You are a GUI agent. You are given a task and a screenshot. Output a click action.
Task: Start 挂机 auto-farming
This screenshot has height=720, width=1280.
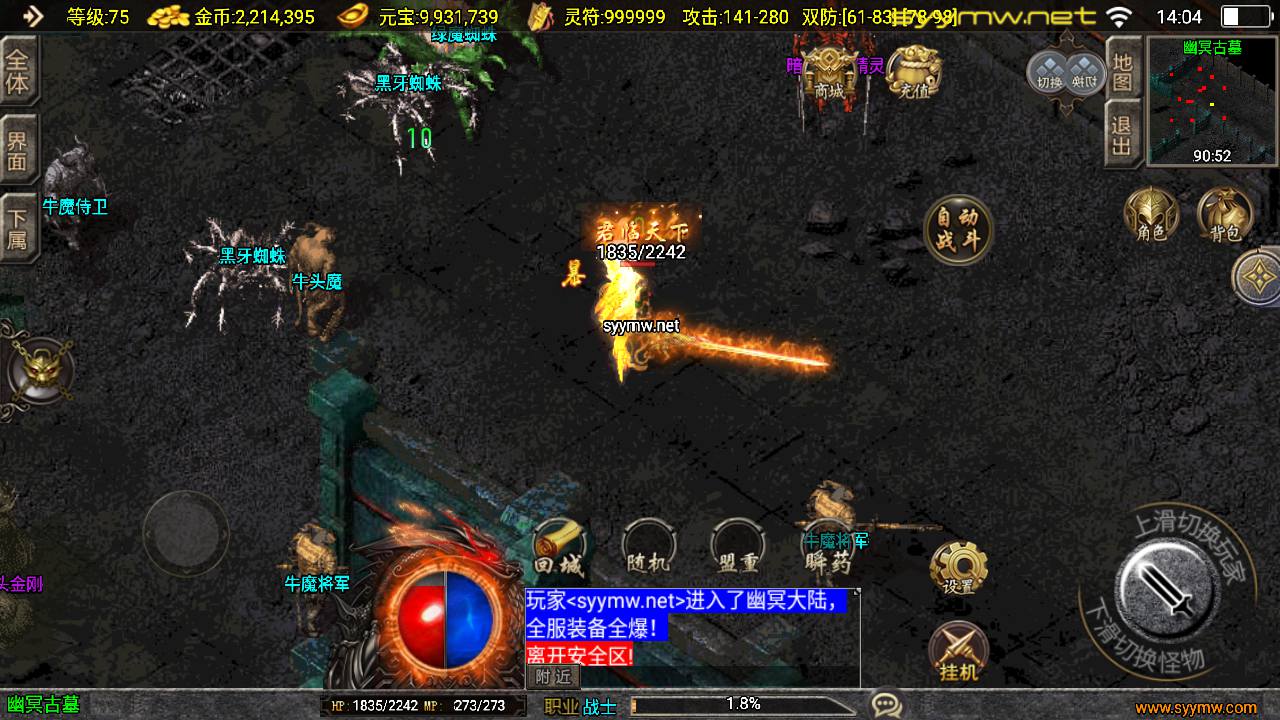pos(958,652)
